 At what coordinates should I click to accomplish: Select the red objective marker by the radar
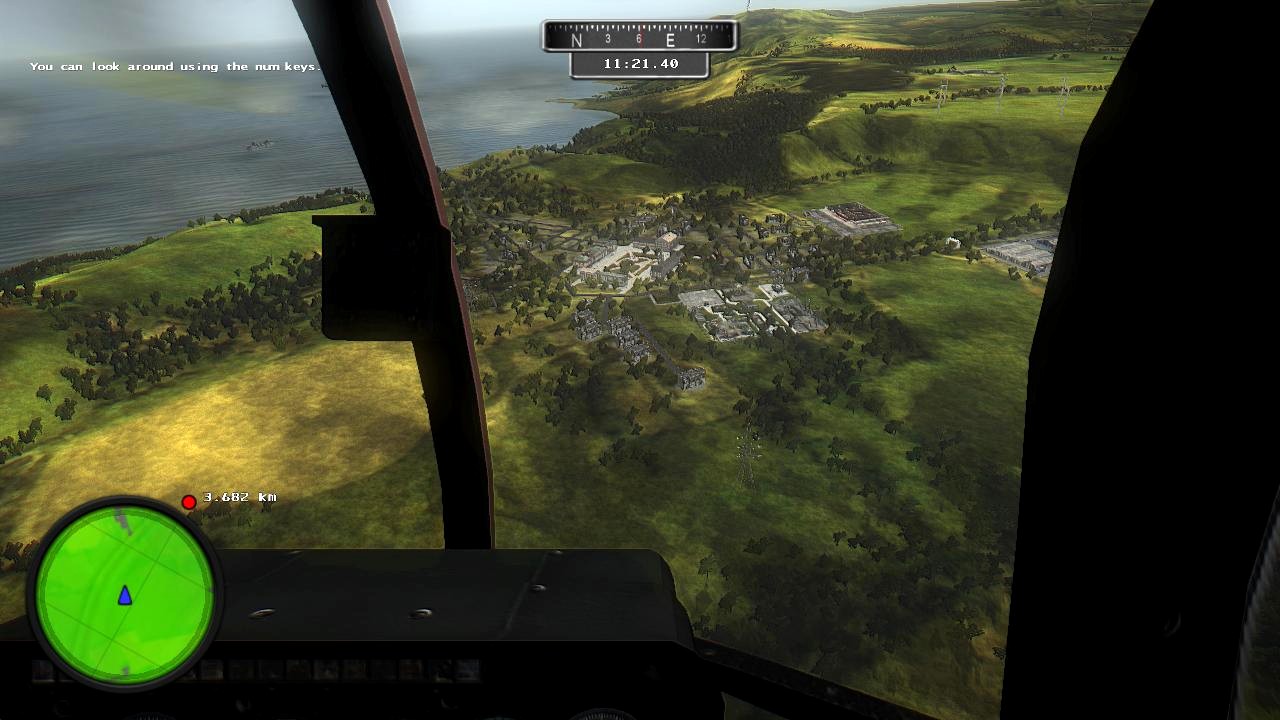pyautogui.click(x=189, y=502)
